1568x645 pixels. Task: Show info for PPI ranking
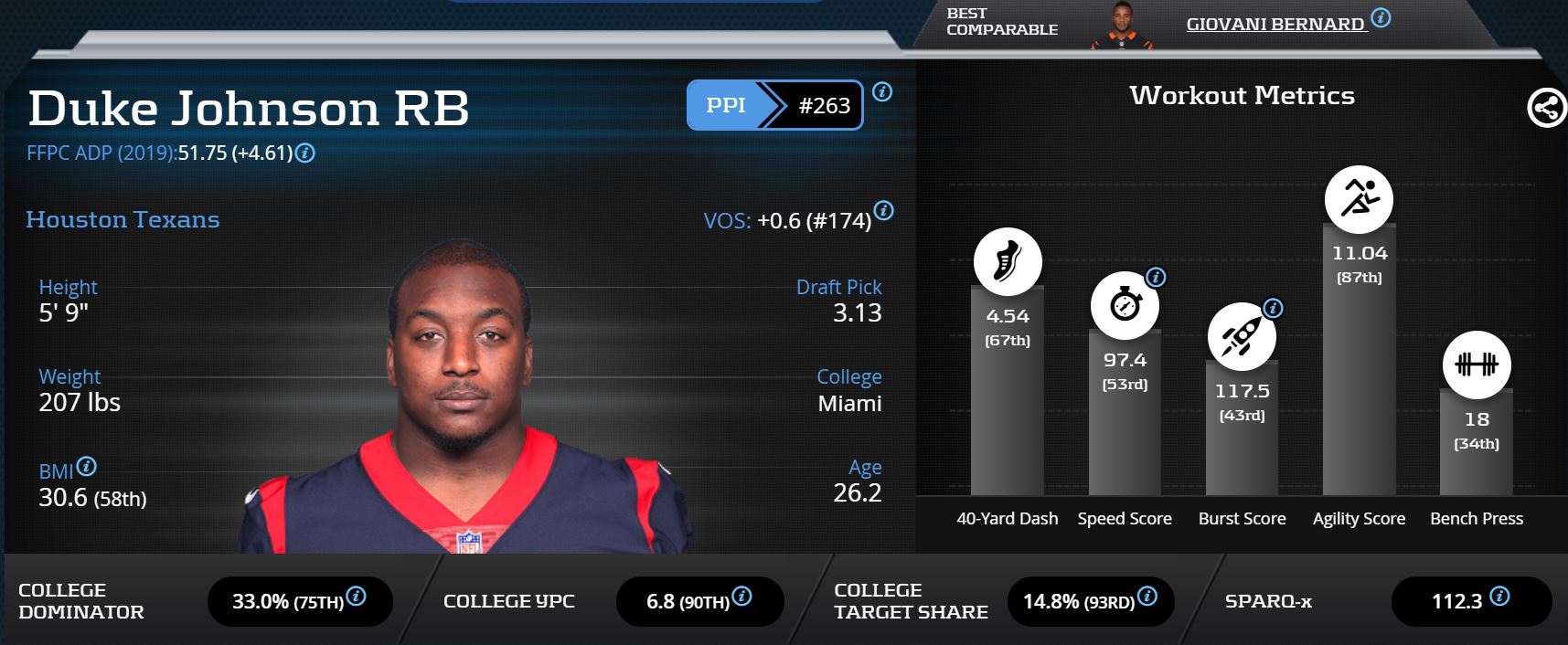coord(882,91)
